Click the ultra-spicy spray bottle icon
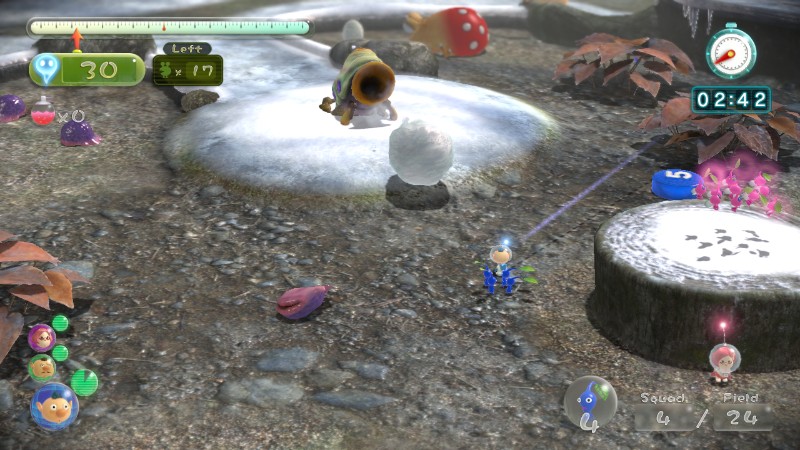 click(42, 111)
